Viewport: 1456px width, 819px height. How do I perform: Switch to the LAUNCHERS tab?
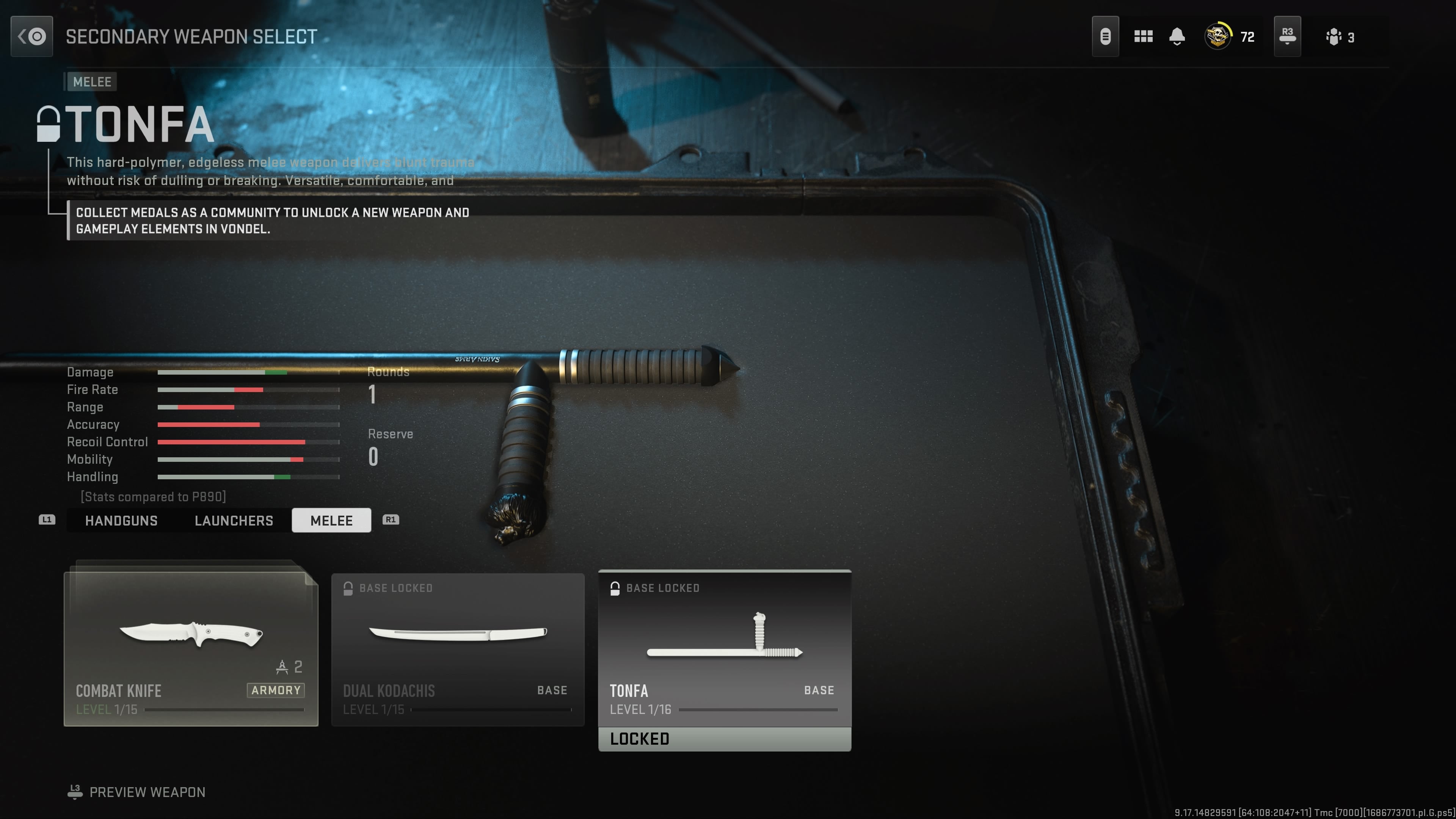click(234, 521)
